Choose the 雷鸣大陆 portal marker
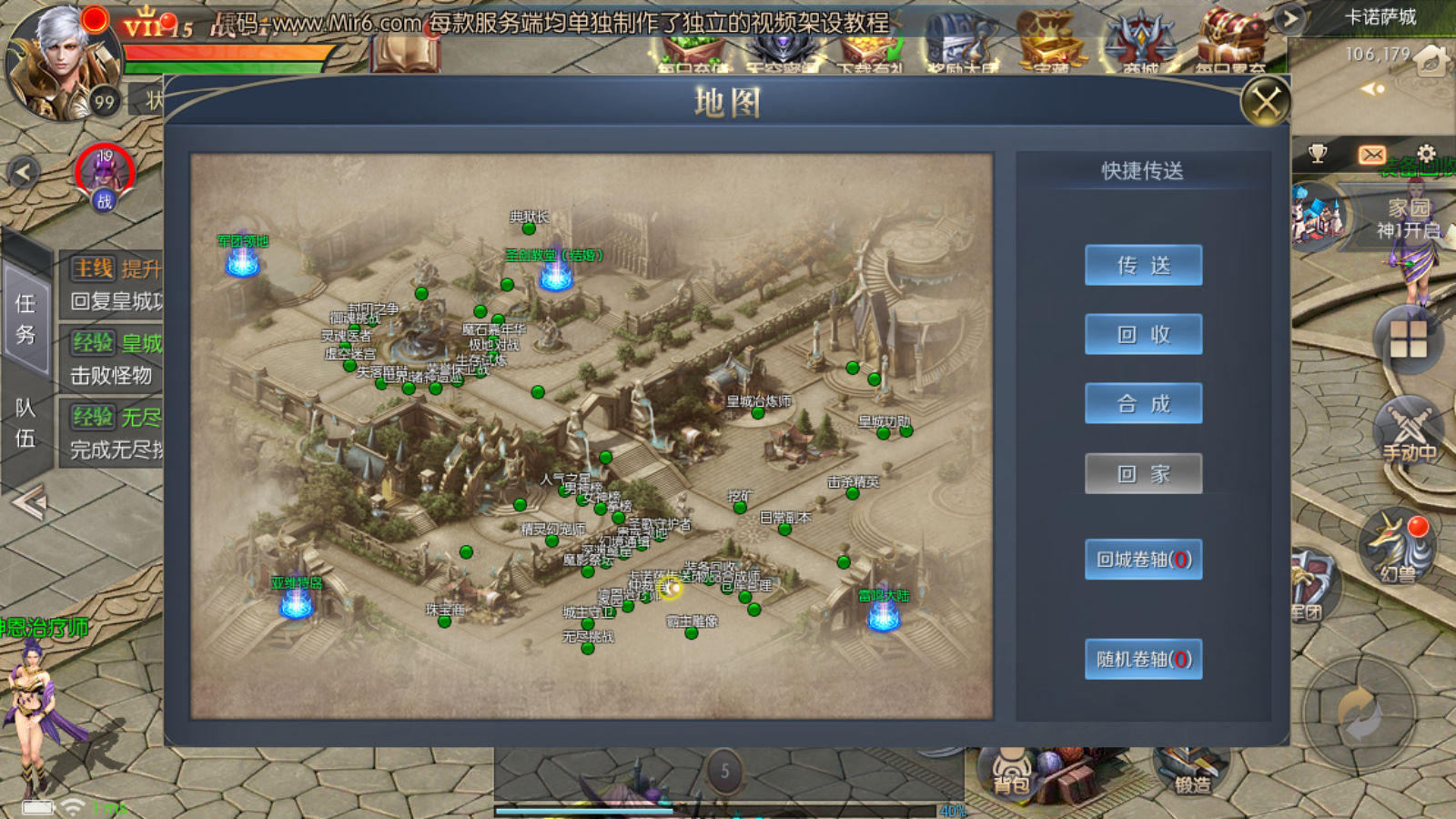1456x819 pixels. click(883, 614)
